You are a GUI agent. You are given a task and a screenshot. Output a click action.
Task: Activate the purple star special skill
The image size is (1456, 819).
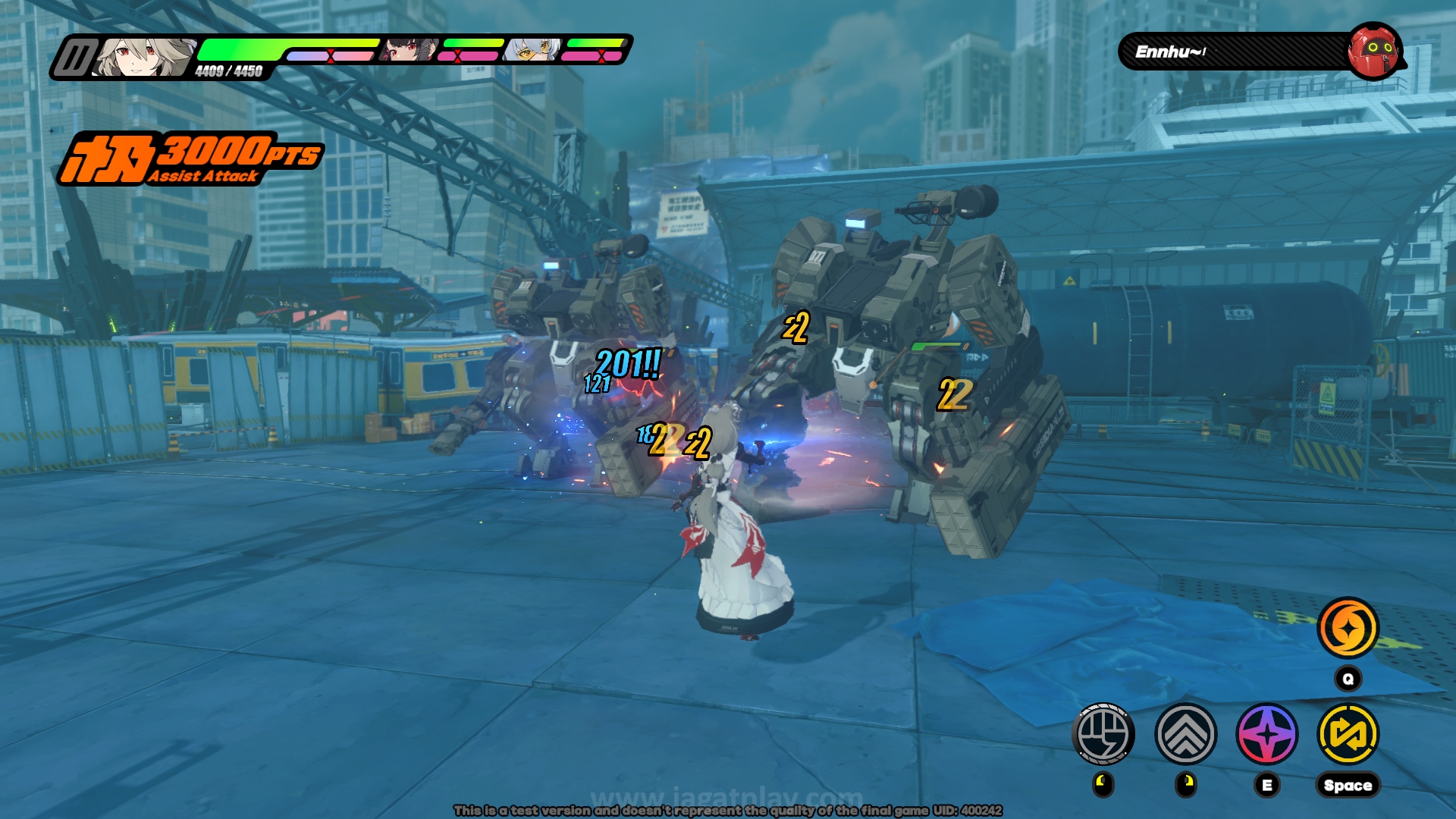tap(1267, 733)
